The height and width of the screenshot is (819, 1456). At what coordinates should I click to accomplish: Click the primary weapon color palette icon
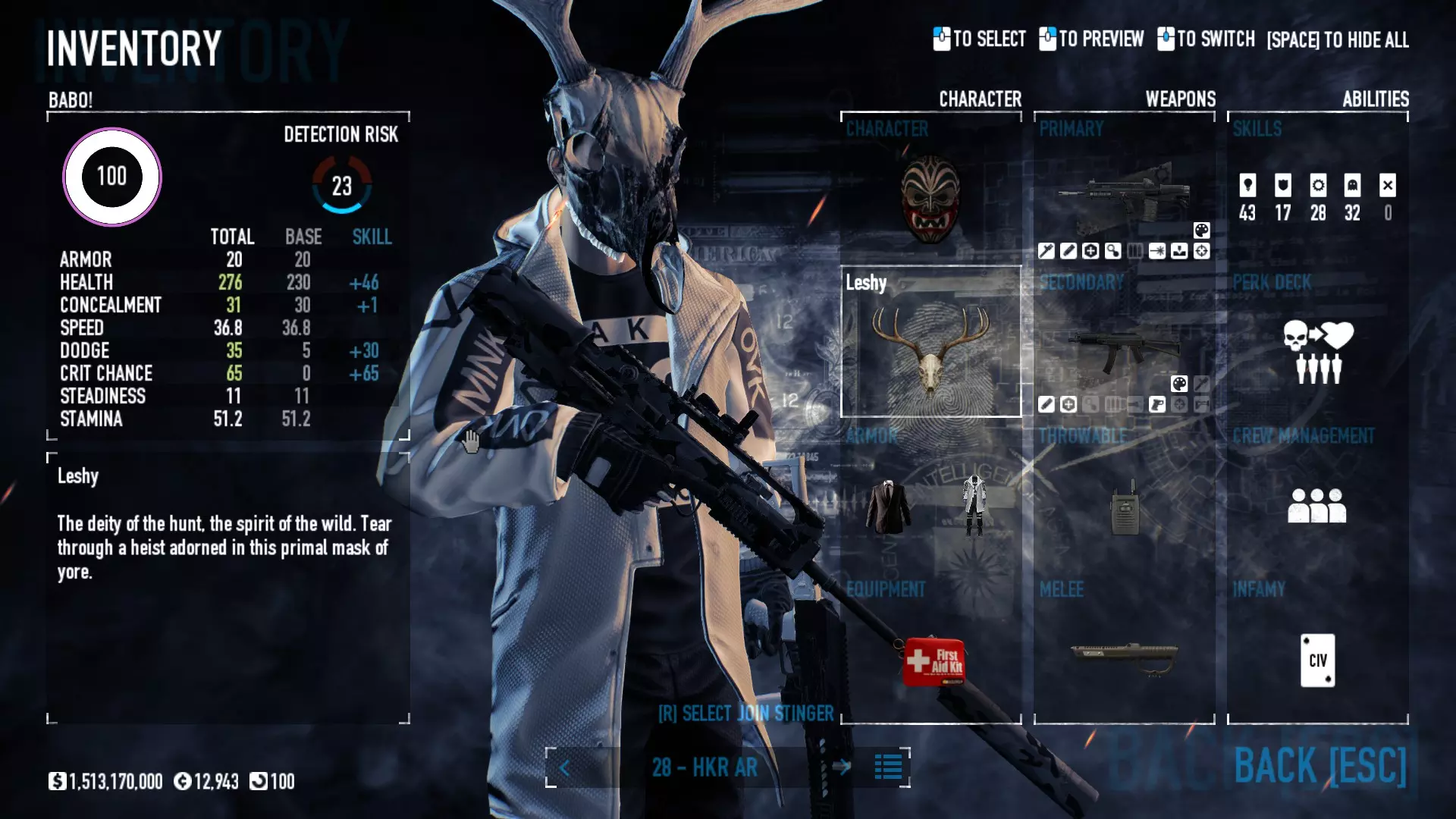tap(1202, 231)
